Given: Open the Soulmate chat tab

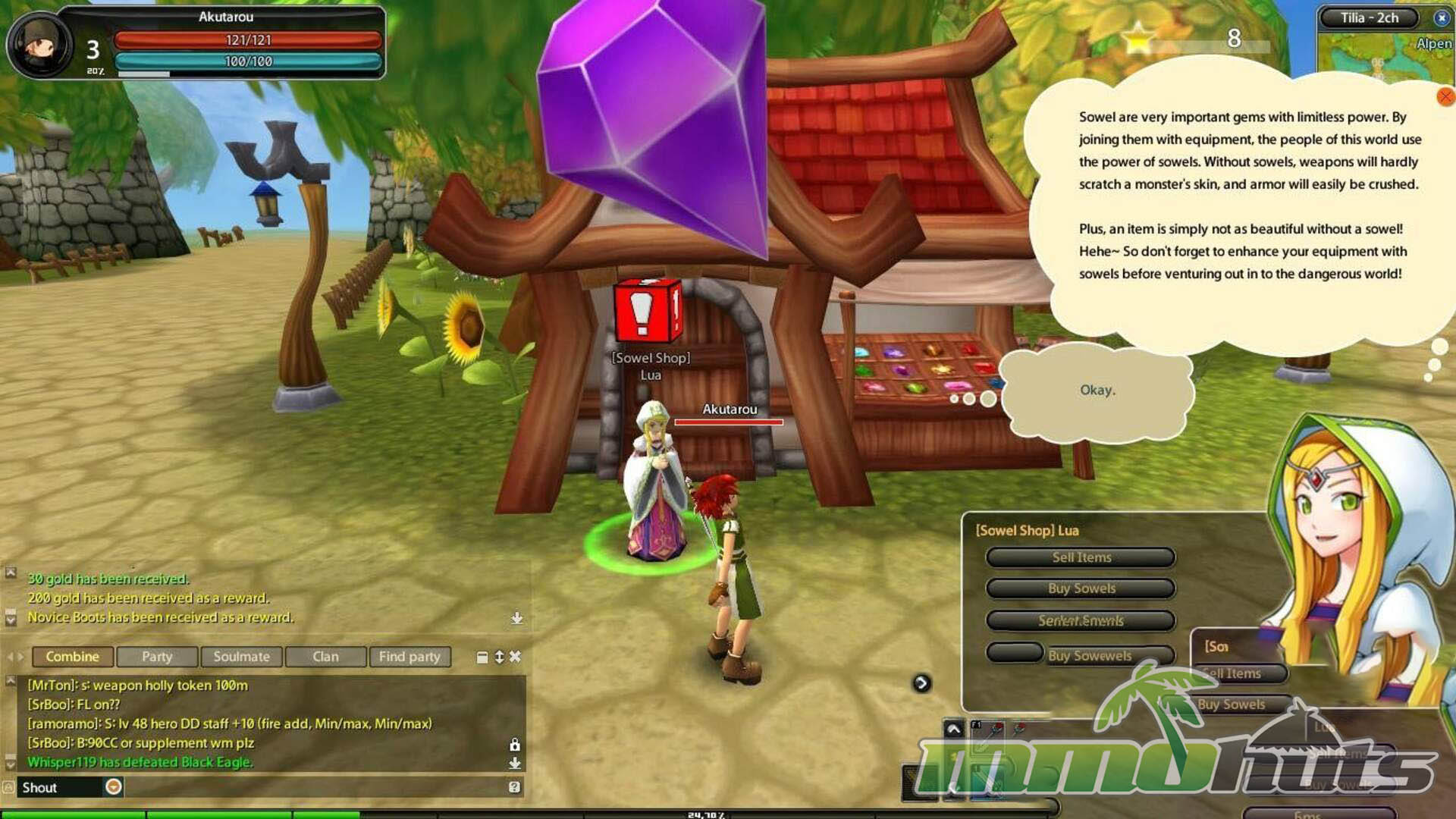Looking at the screenshot, I should coord(241,657).
